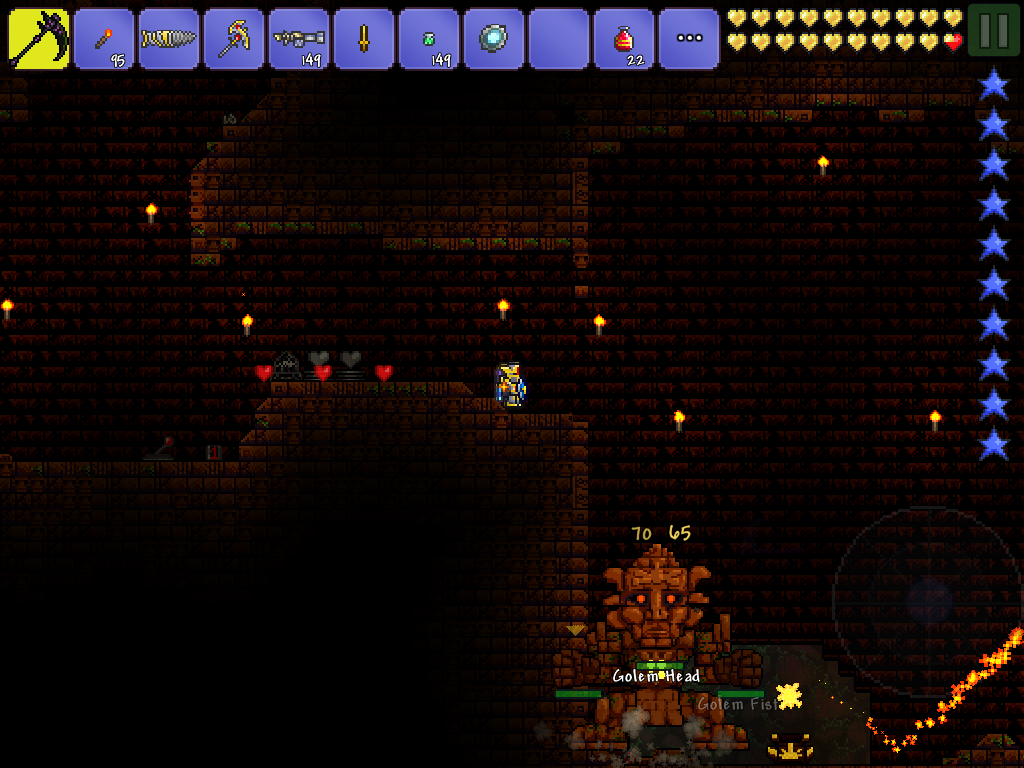Select the dark pickaxe hotbar slot
1024x768 pixels.
pyautogui.click(x=39, y=39)
